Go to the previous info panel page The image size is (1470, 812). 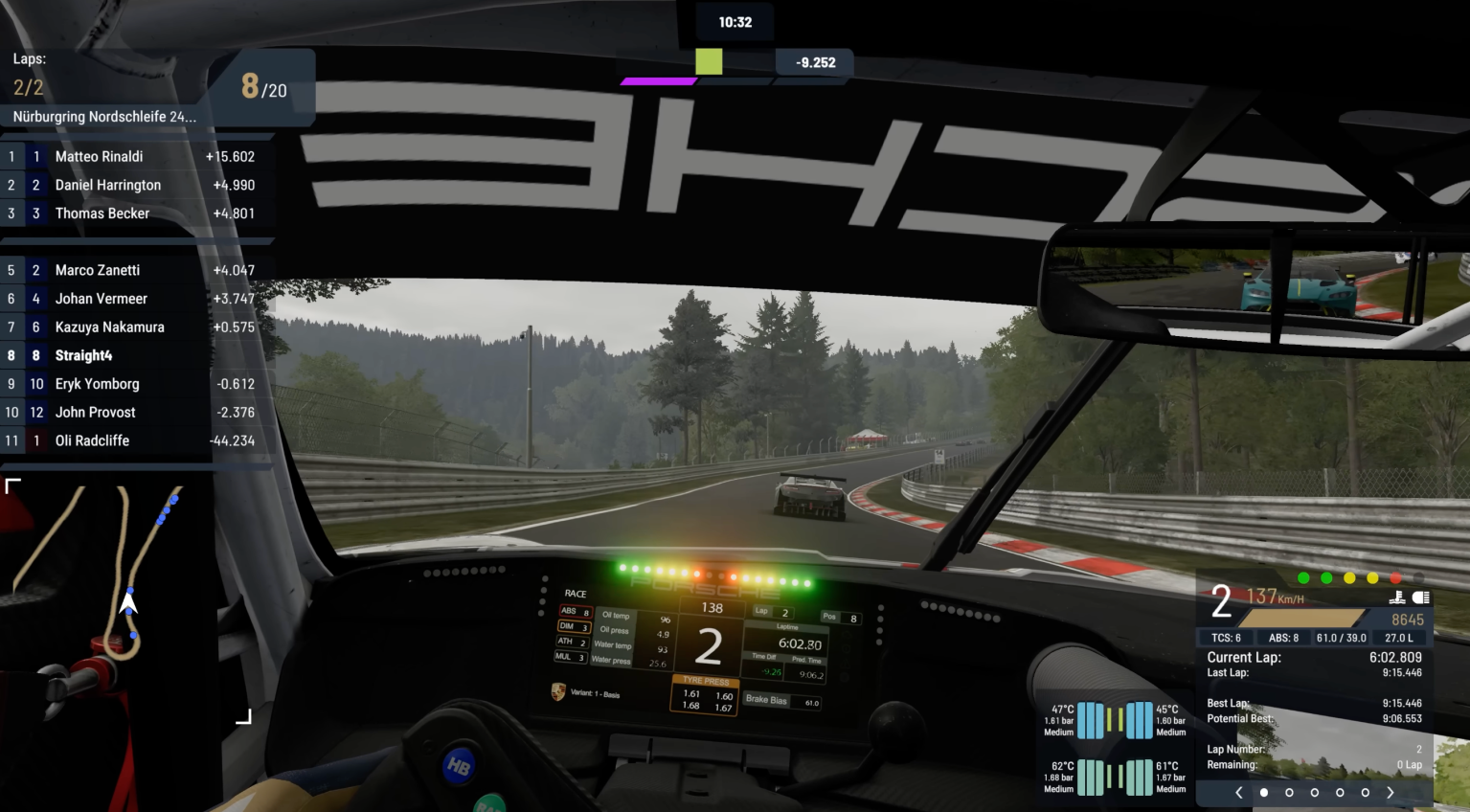(x=1239, y=792)
